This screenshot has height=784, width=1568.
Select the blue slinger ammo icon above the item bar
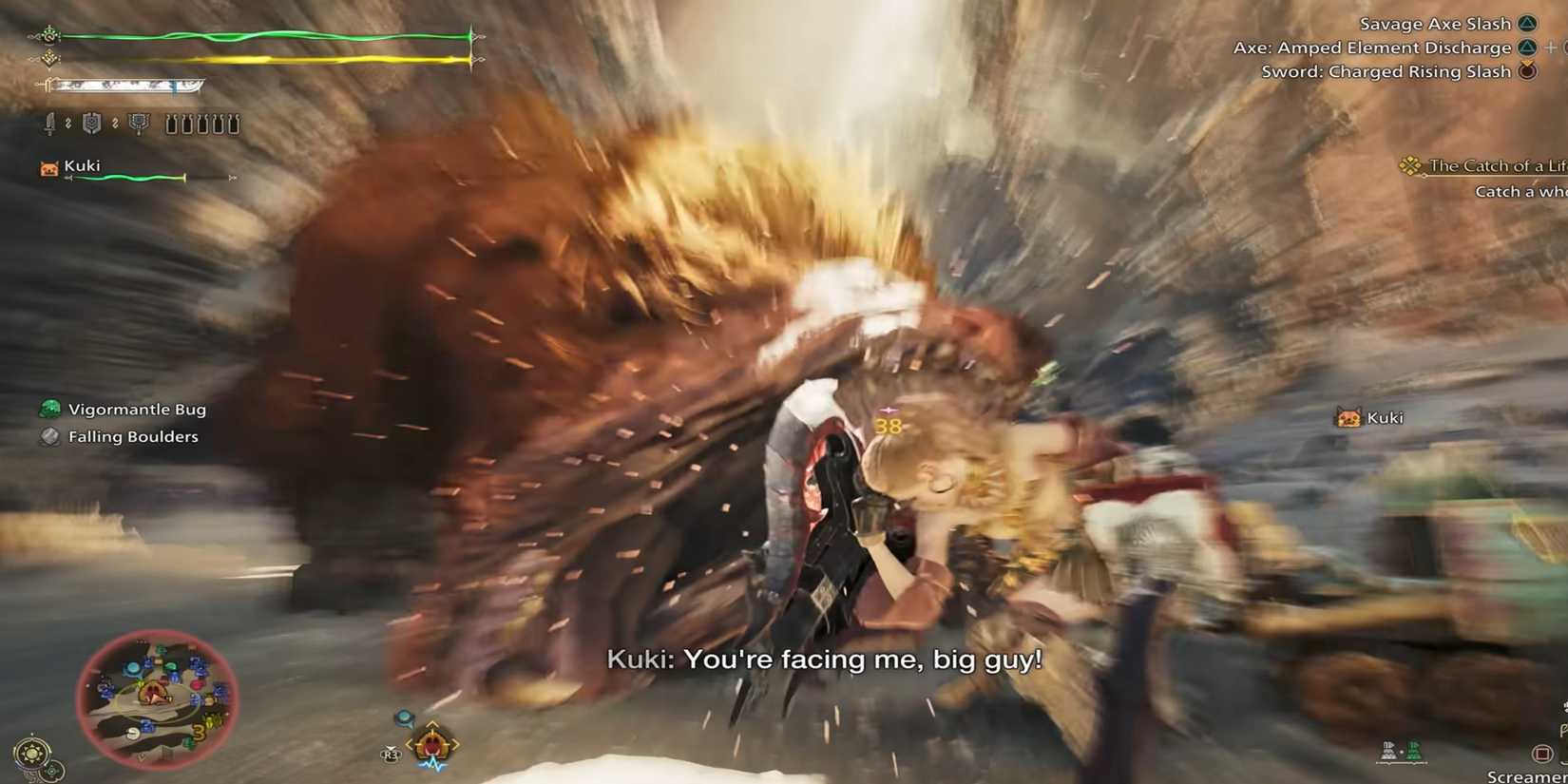coord(404,717)
